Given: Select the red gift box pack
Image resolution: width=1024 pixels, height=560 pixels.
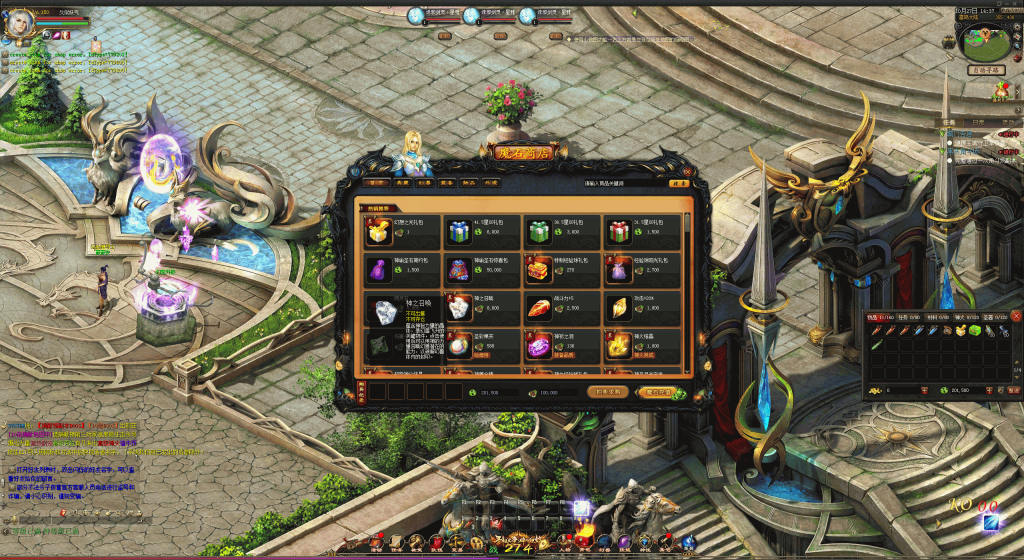Looking at the screenshot, I should pyautogui.click(x=617, y=231).
